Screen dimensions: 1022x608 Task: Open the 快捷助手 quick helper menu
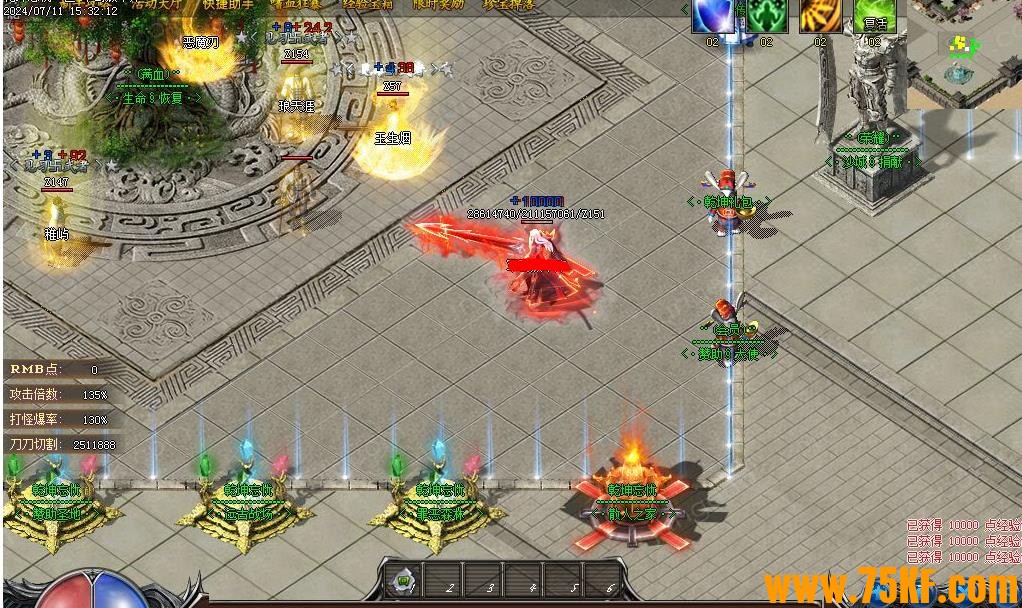click(x=228, y=4)
